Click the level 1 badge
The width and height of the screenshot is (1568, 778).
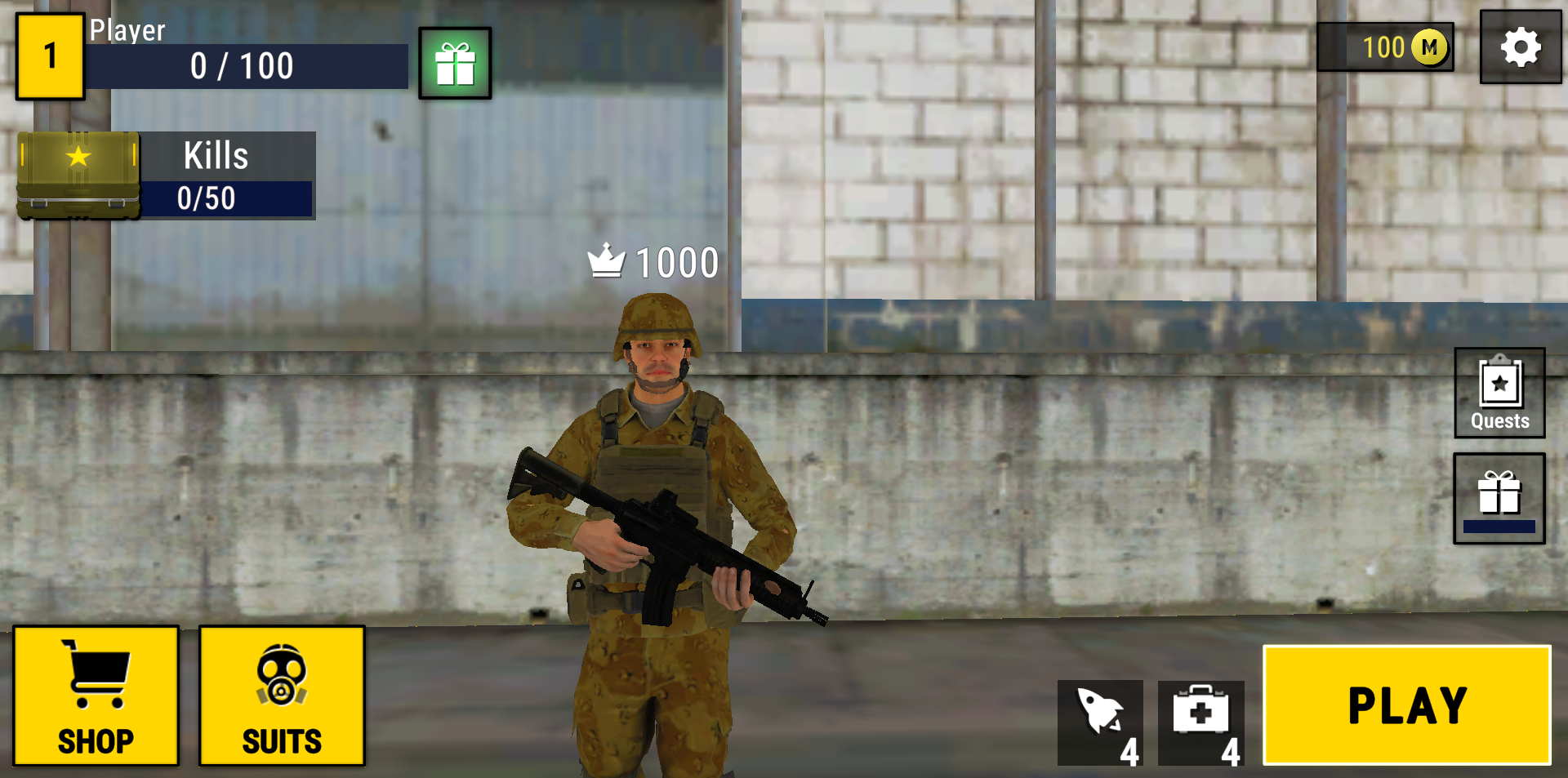point(50,54)
